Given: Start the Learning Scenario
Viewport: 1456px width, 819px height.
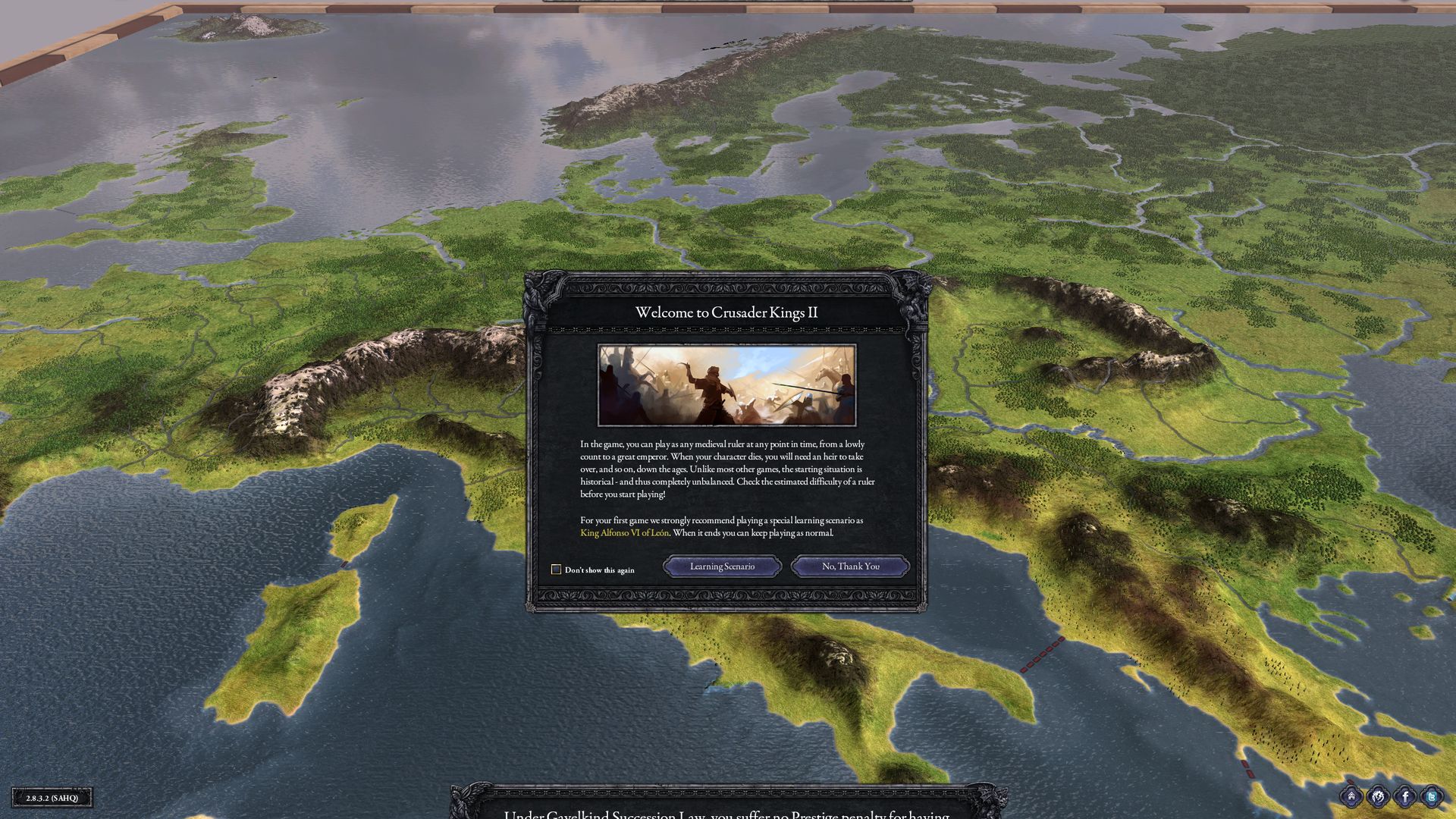Looking at the screenshot, I should (x=721, y=566).
